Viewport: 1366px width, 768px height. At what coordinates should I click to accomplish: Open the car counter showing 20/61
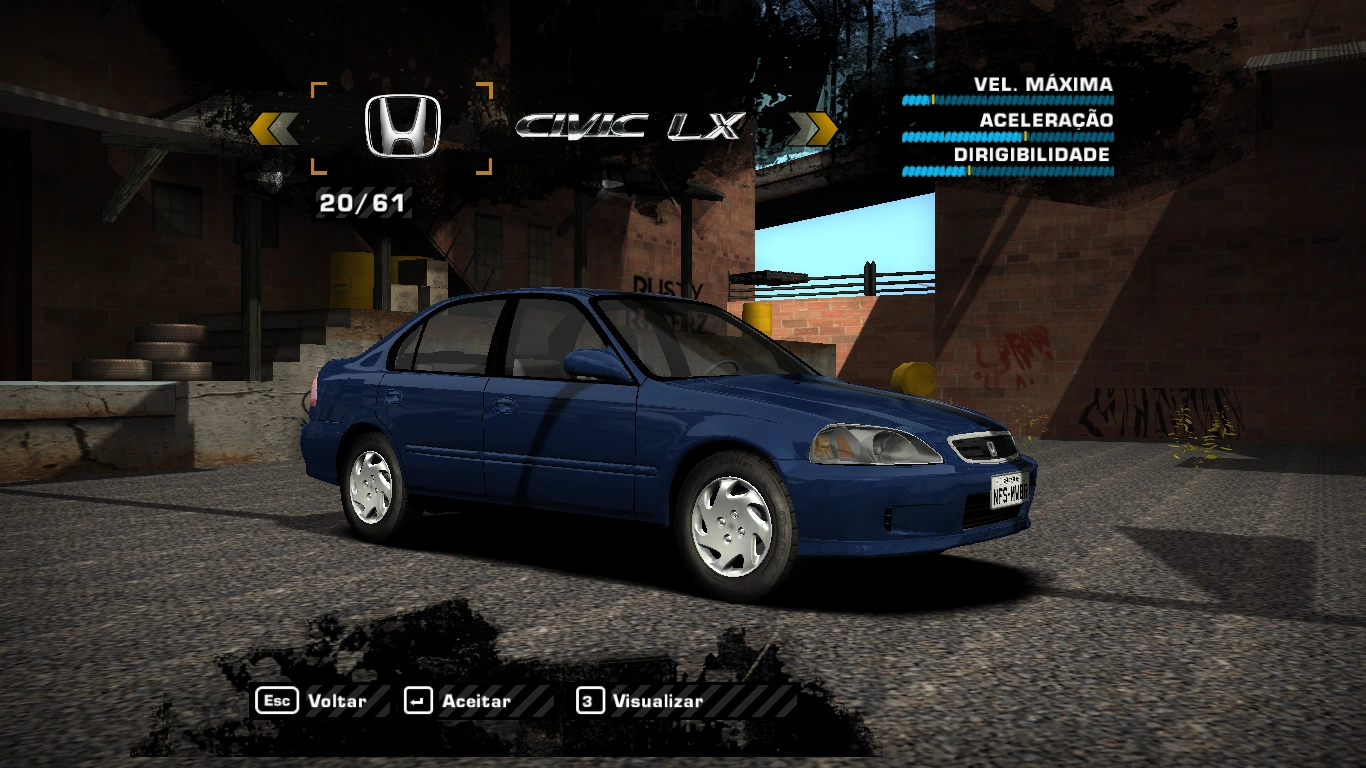coord(363,205)
